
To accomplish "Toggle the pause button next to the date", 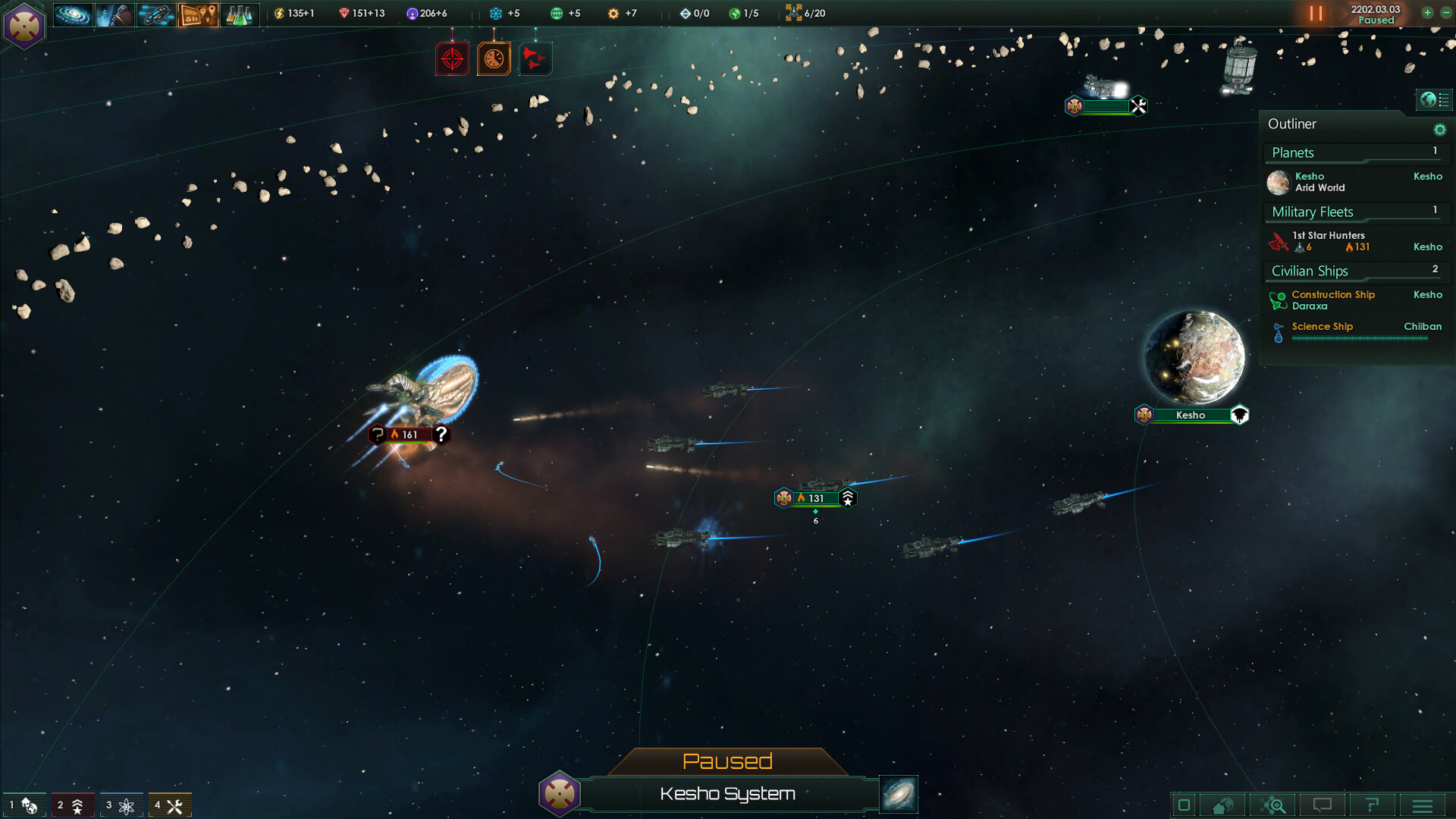I will click(1314, 13).
